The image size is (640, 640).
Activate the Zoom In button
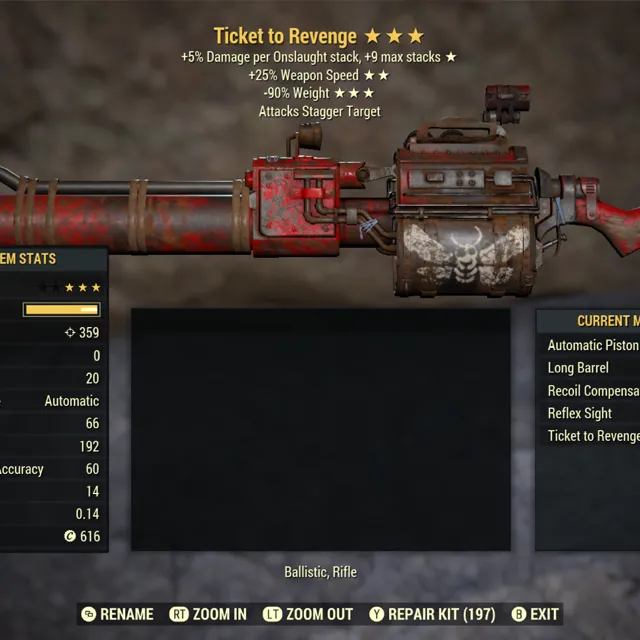click(x=208, y=614)
